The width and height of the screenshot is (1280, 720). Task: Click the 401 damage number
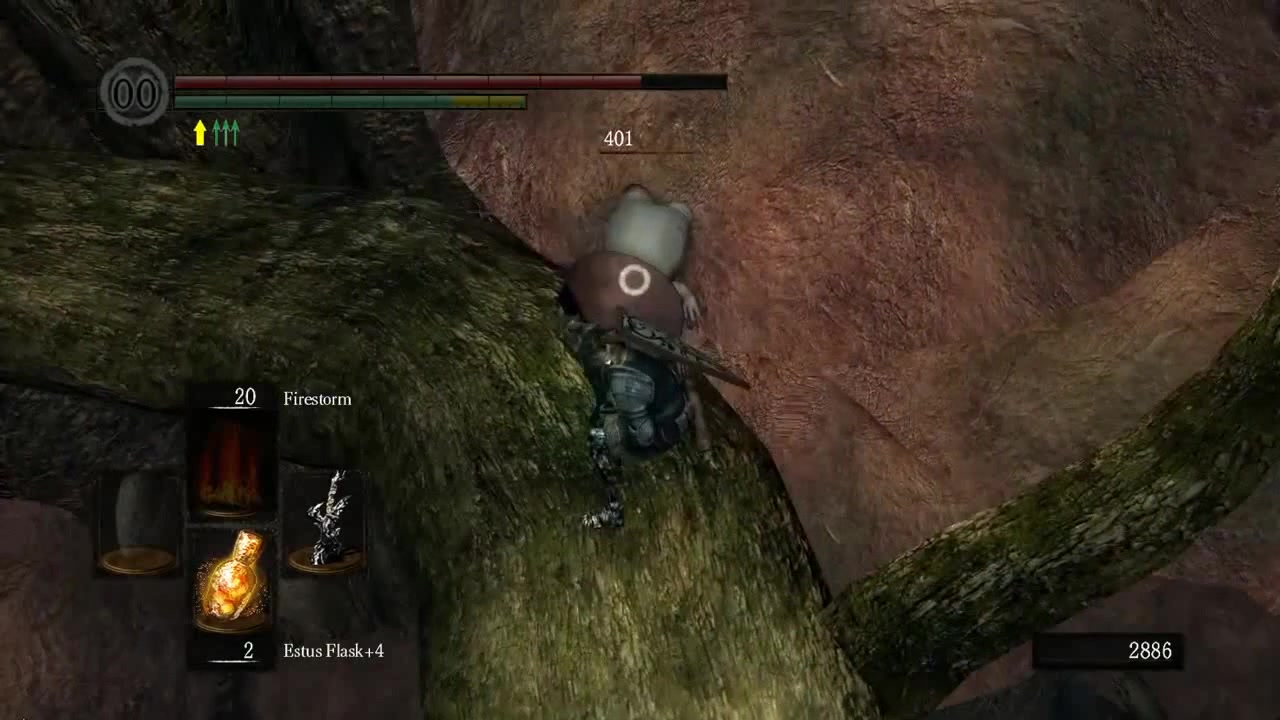pyautogui.click(x=616, y=139)
